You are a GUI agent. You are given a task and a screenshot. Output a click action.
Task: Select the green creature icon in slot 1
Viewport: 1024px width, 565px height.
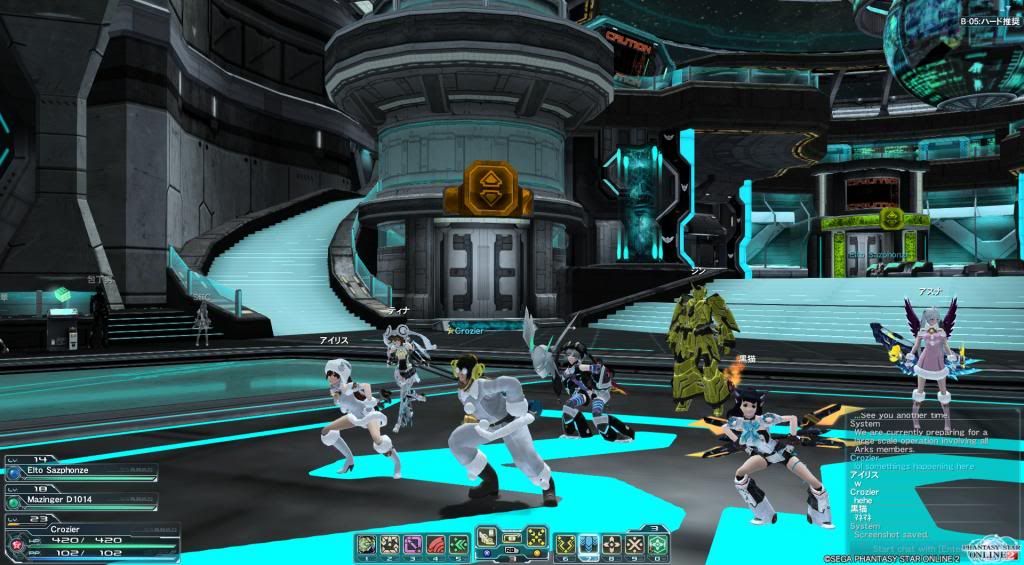(x=365, y=545)
